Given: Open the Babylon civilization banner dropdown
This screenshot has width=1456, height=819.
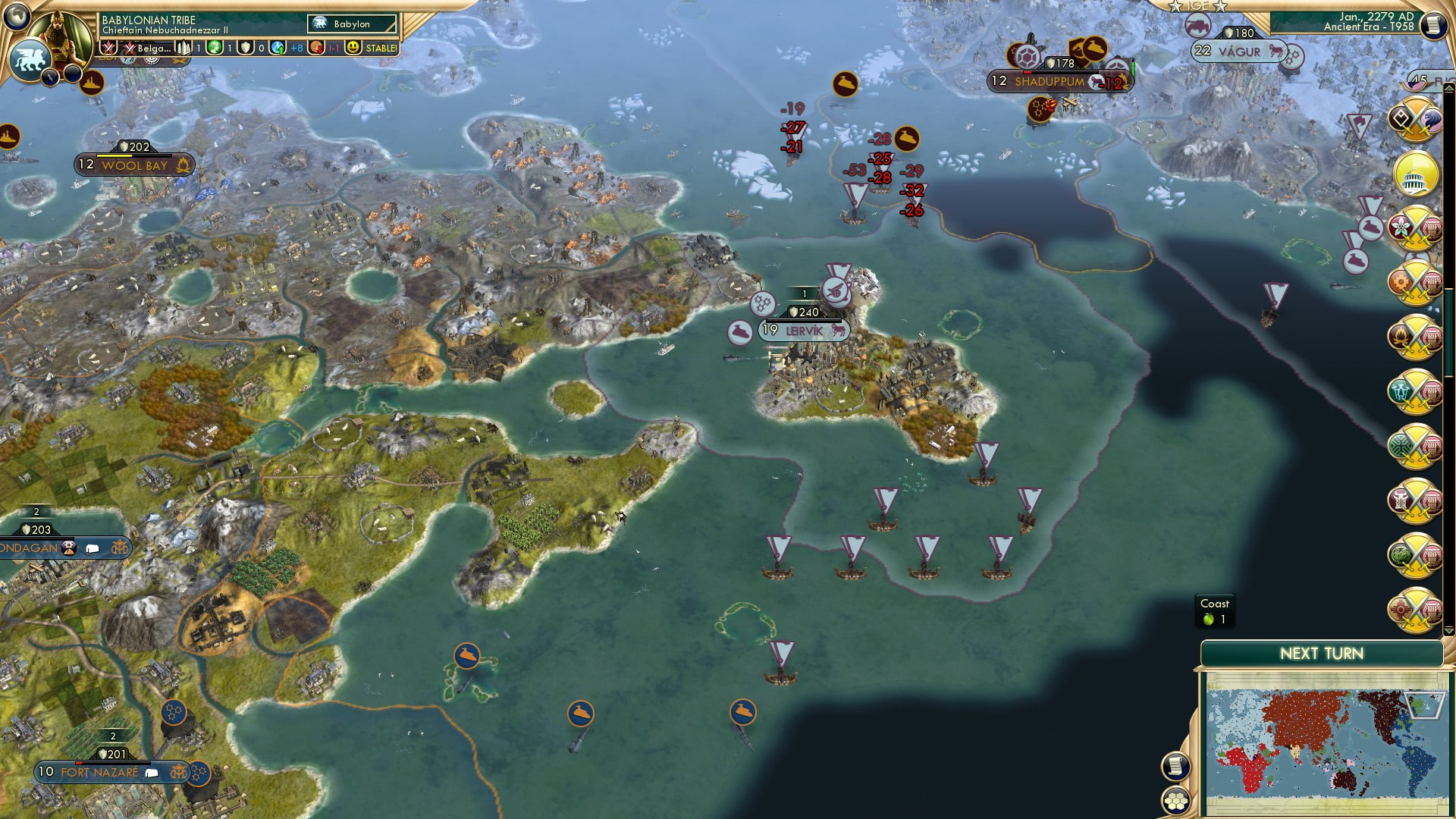Looking at the screenshot, I should click(x=353, y=24).
